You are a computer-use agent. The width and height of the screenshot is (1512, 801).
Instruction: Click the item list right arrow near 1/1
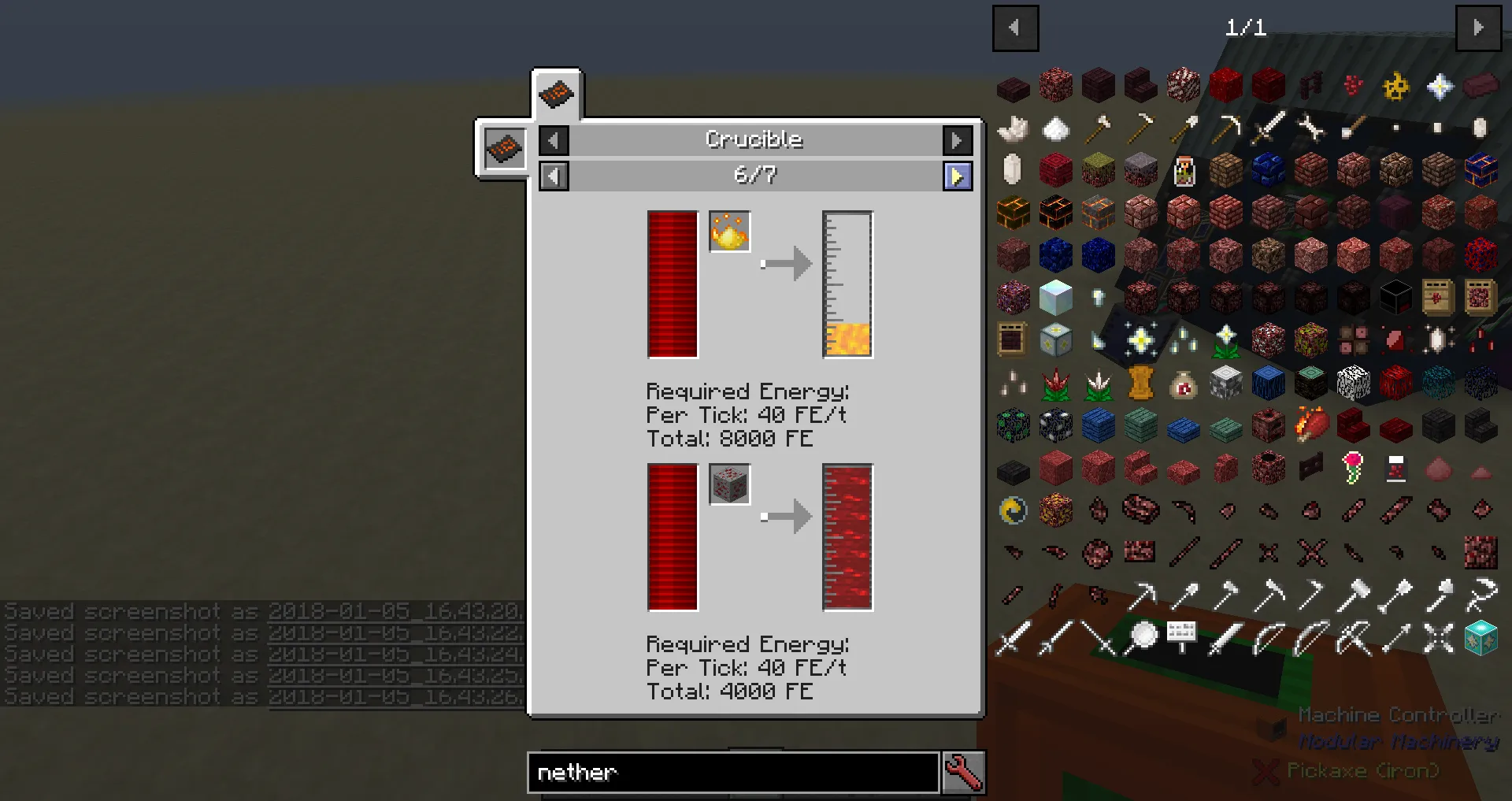point(1478,28)
